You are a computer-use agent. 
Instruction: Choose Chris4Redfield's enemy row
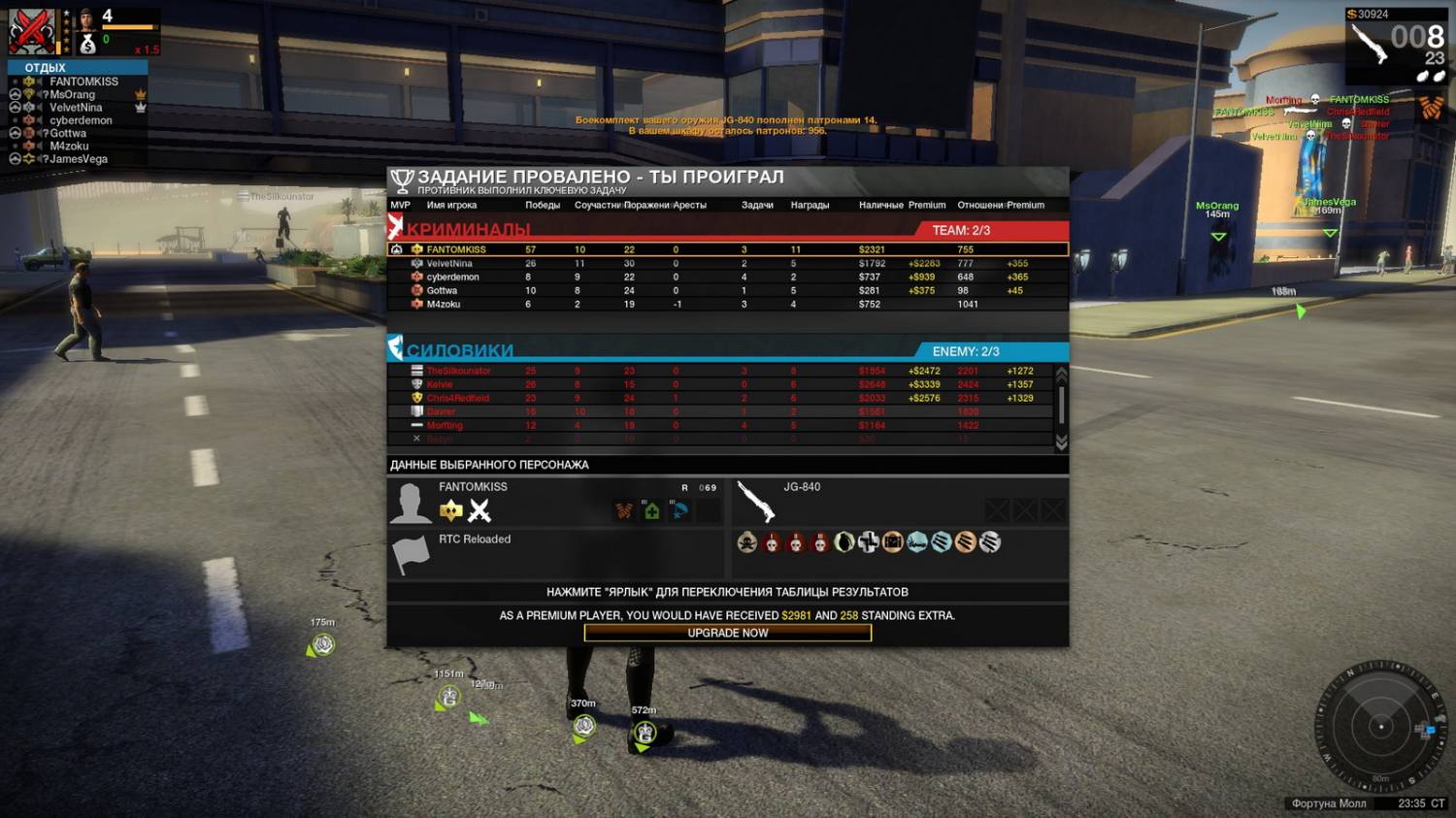point(458,398)
